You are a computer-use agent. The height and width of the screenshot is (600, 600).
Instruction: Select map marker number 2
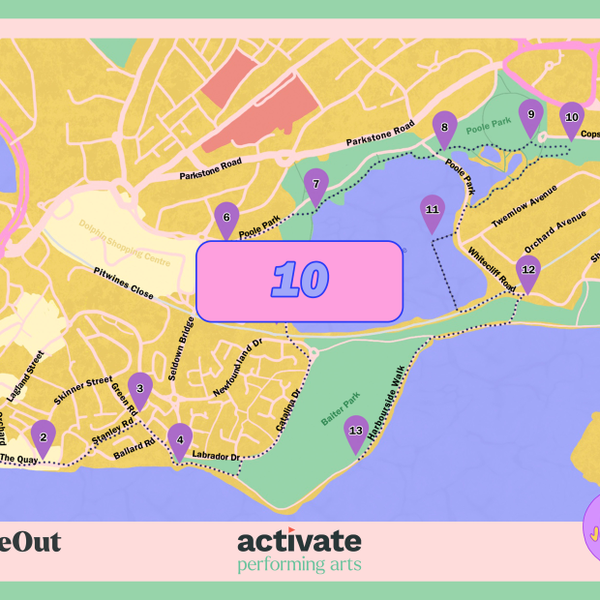click(x=43, y=436)
